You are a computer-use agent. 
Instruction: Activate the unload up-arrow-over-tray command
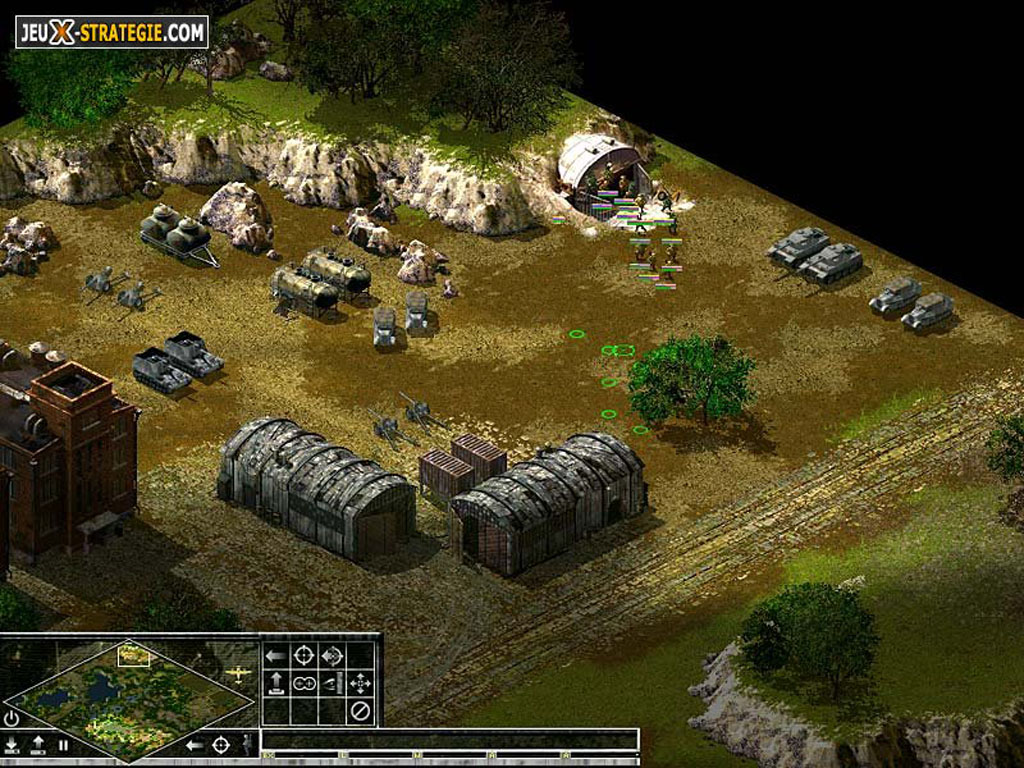[275, 684]
